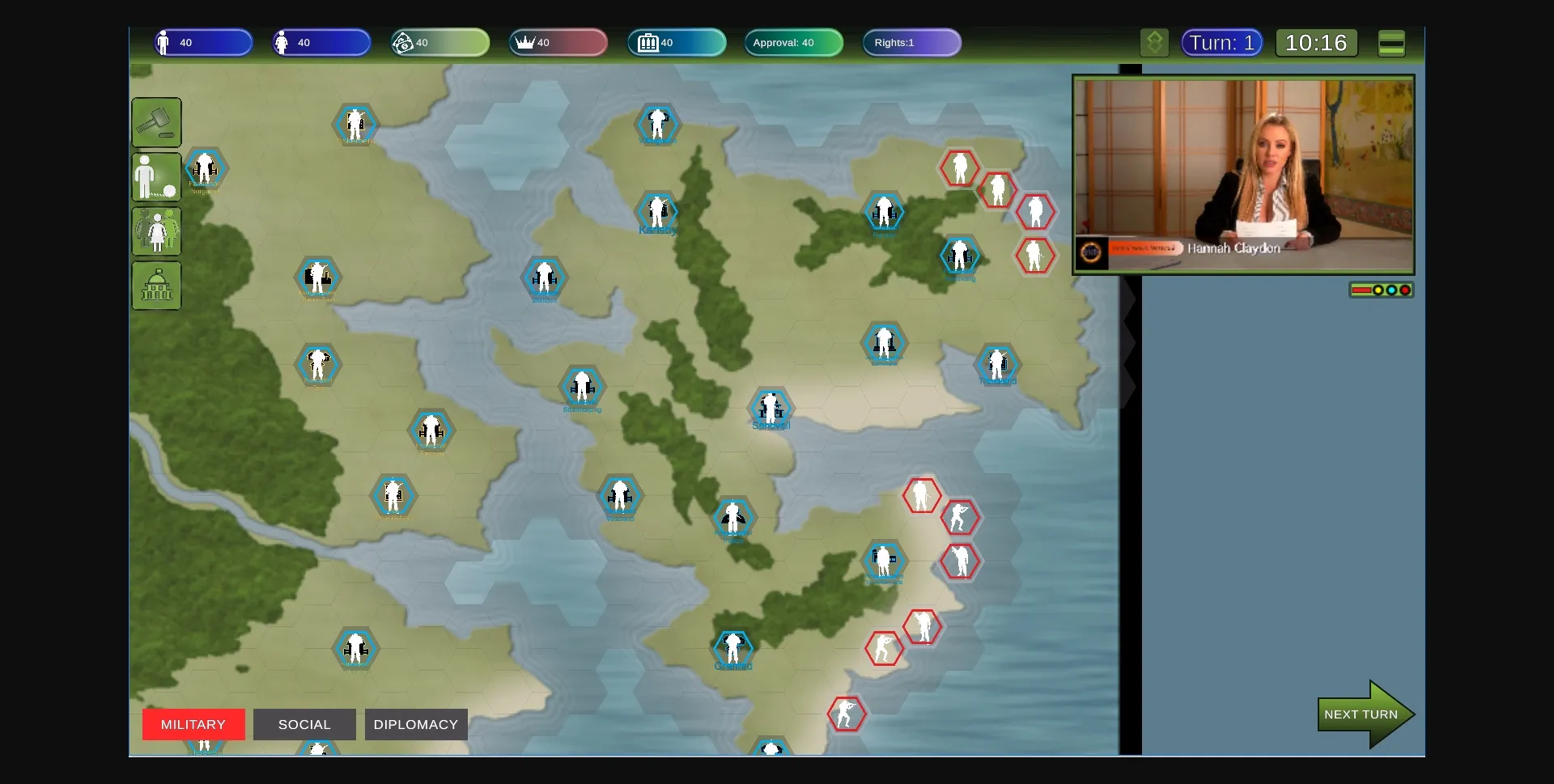Open the family demographics sidebar icon
This screenshot has width=1554, height=784.
point(156,231)
